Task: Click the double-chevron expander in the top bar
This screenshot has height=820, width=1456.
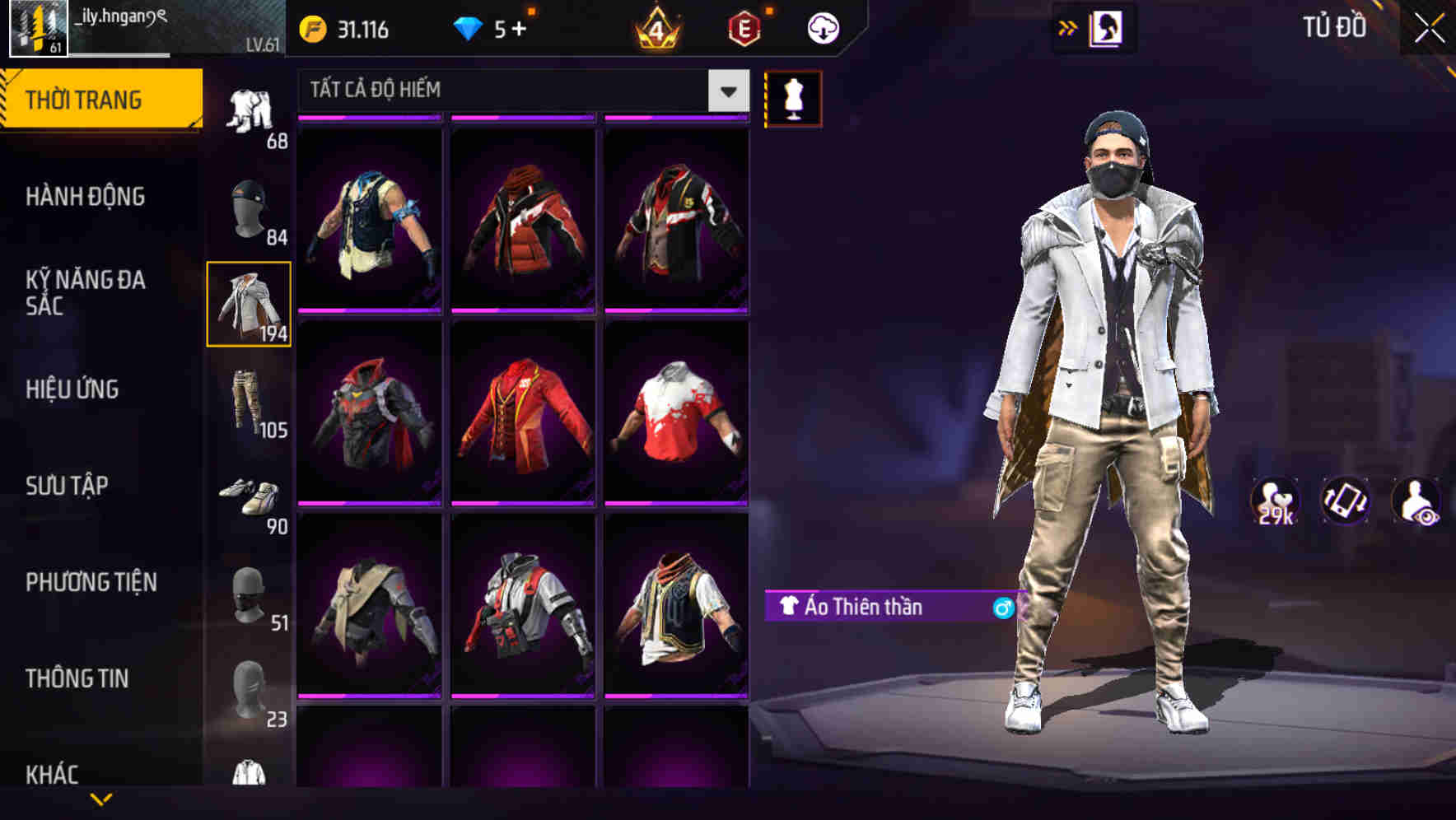Action: click(x=1066, y=27)
